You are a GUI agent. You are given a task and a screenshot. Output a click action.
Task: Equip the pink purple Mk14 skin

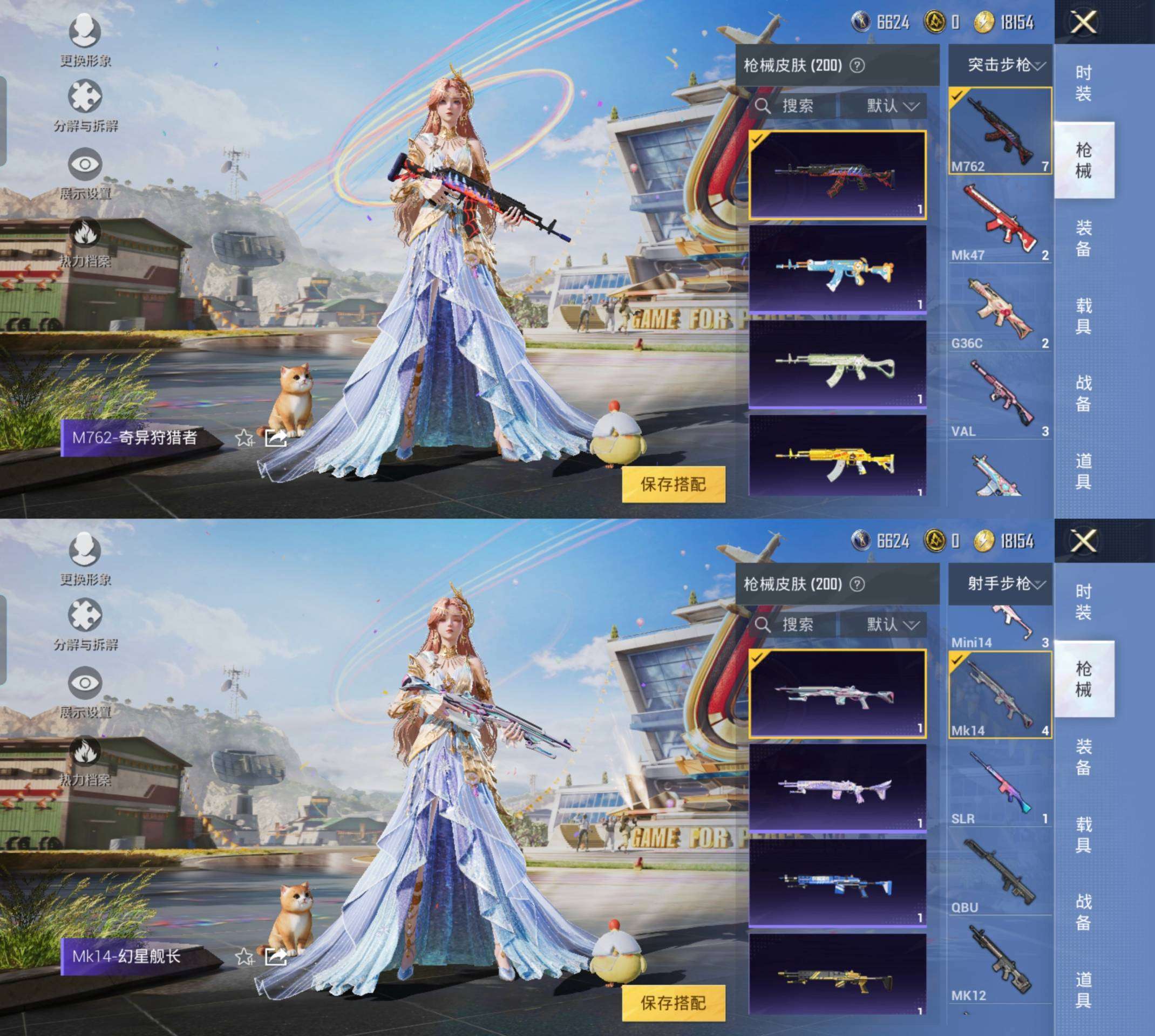(837, 788)
